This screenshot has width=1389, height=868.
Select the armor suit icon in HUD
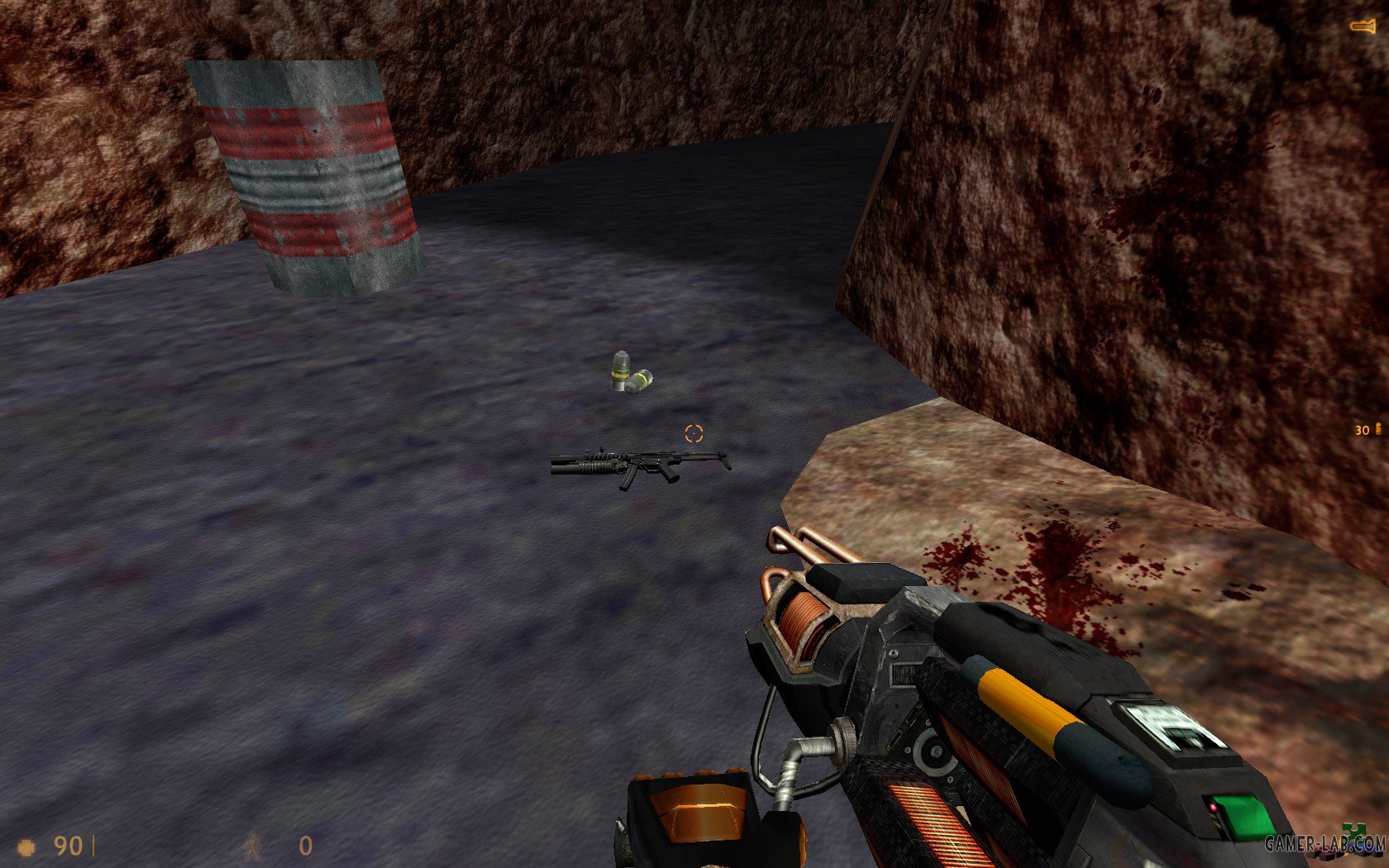coord(254,847)
